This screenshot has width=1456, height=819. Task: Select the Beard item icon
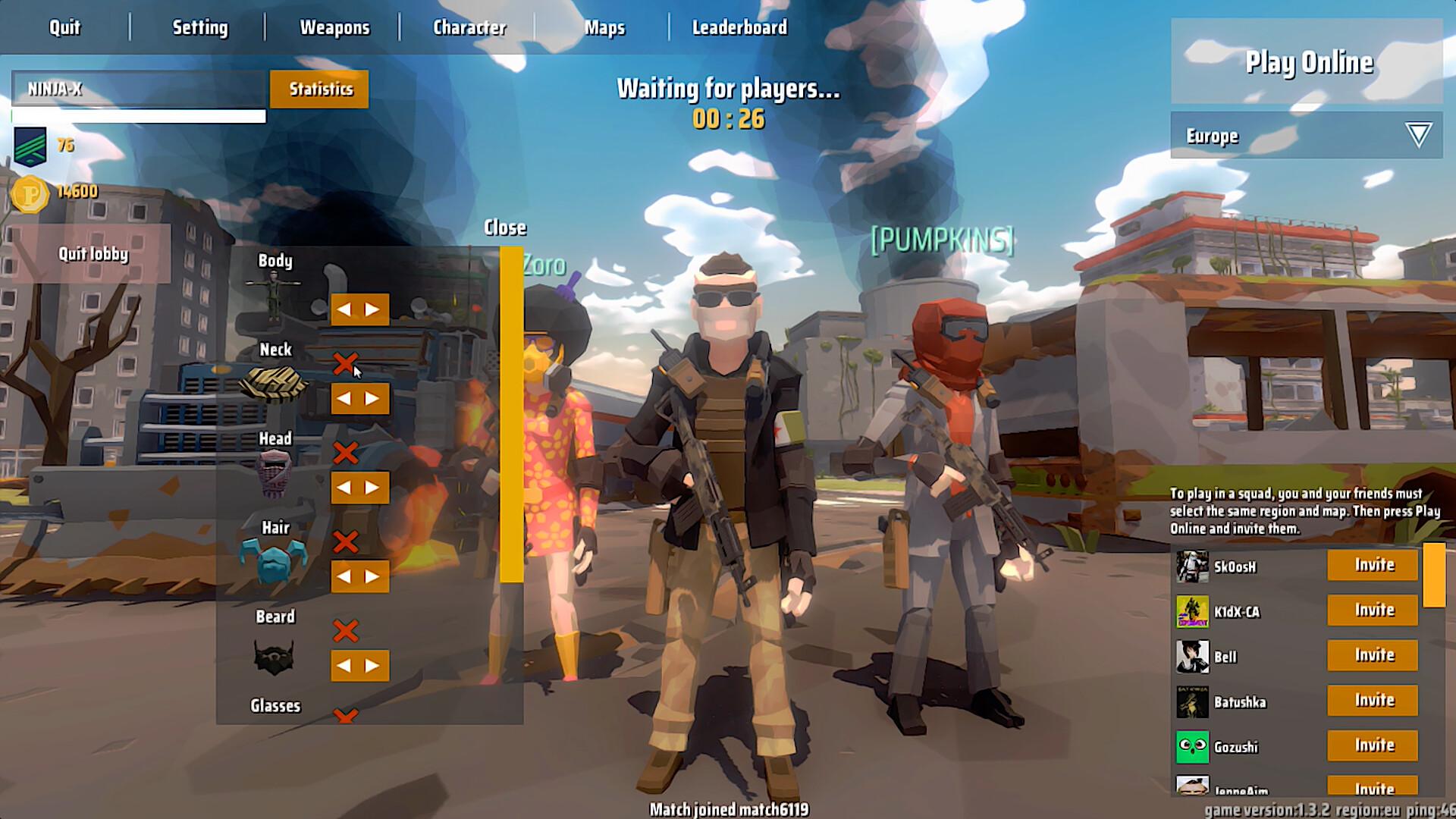pyautogui.click(x=275, y=657)
